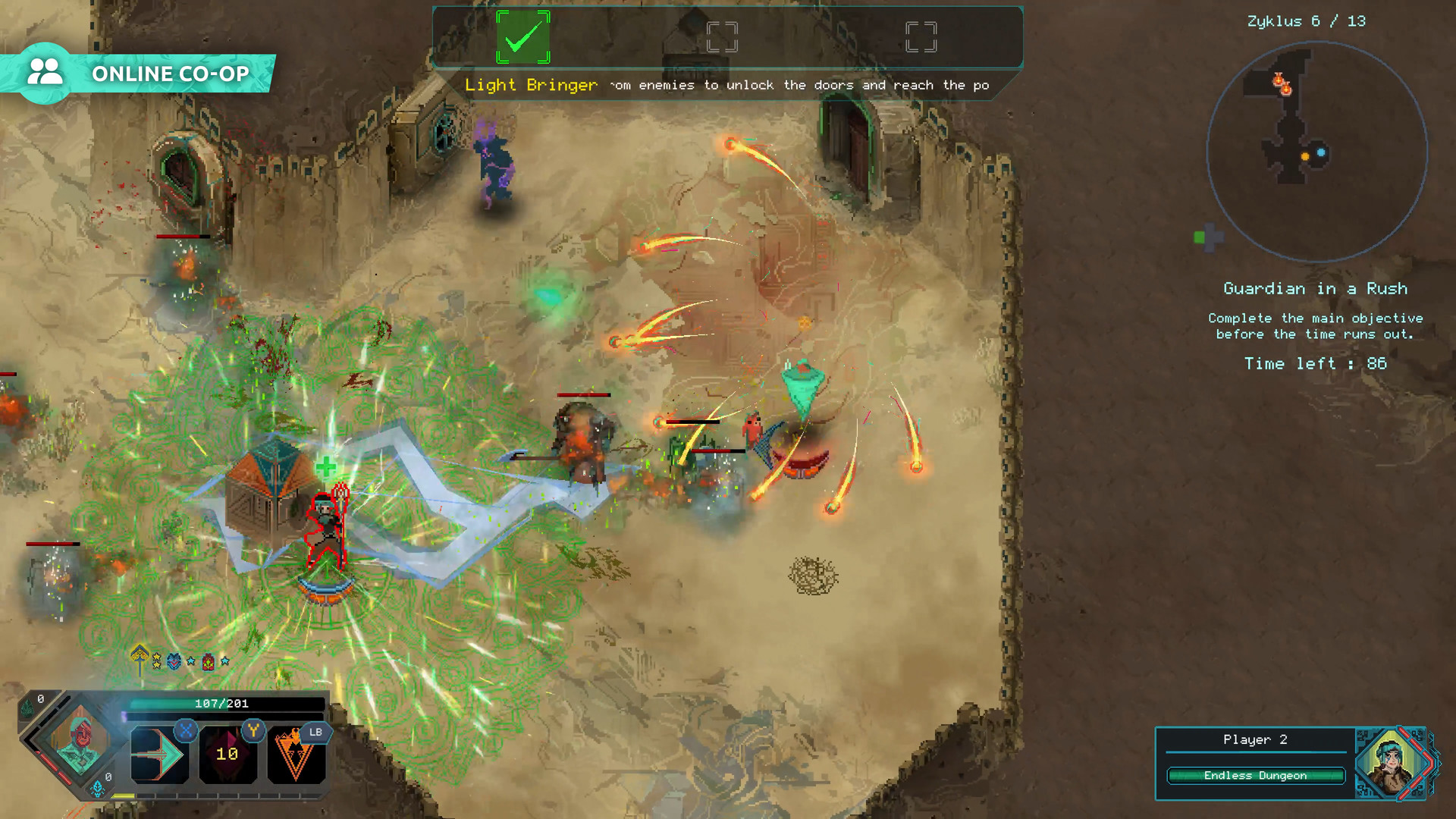Click the Y-button gem skill showing 10
1456x819 pixels.
(x=227, y=755)
